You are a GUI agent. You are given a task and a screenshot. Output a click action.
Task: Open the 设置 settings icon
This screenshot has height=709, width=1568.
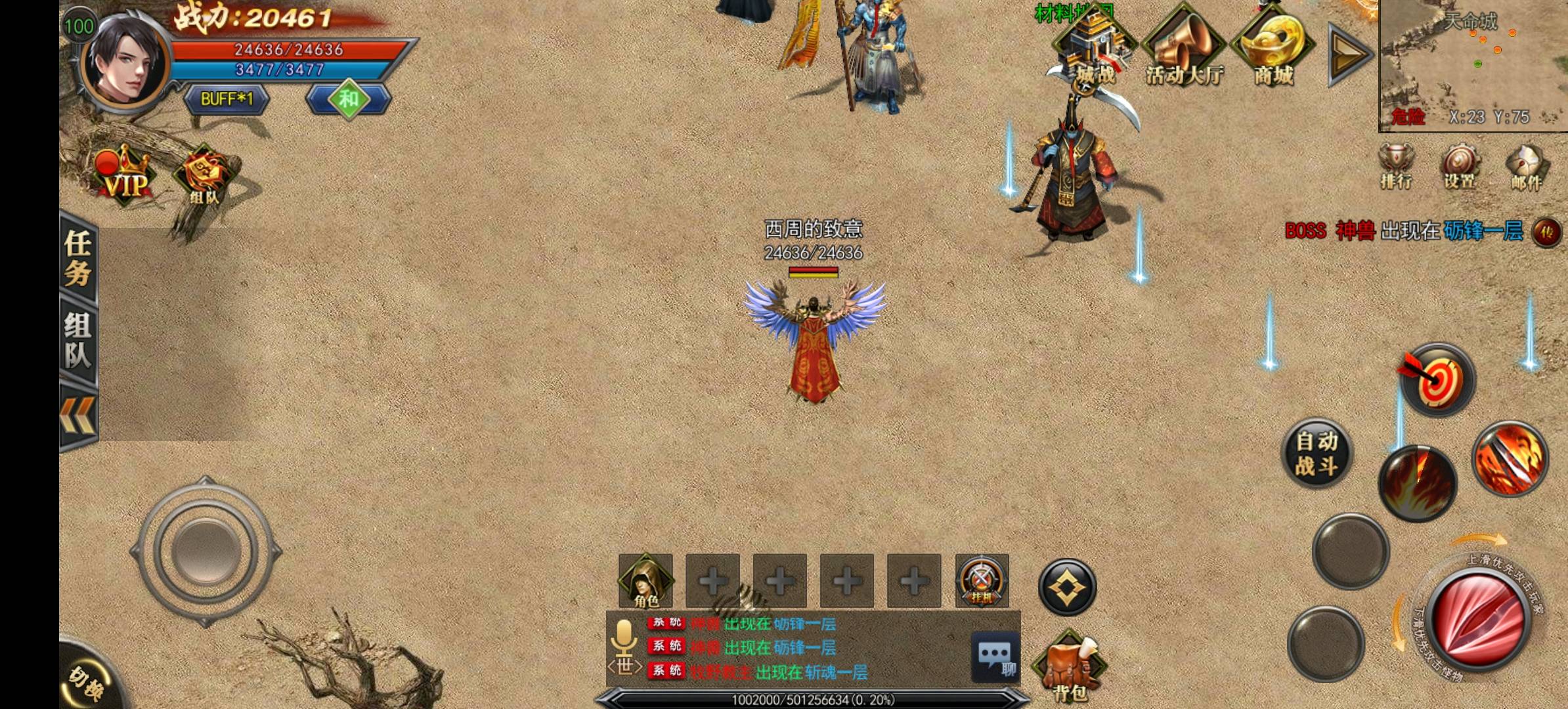click(1460, 167)
